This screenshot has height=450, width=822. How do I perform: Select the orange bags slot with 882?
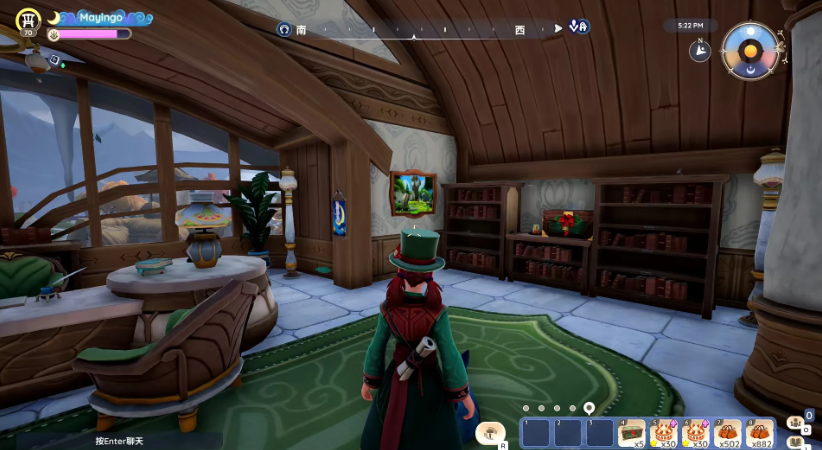pyautogui.click(x=760, y=433)
